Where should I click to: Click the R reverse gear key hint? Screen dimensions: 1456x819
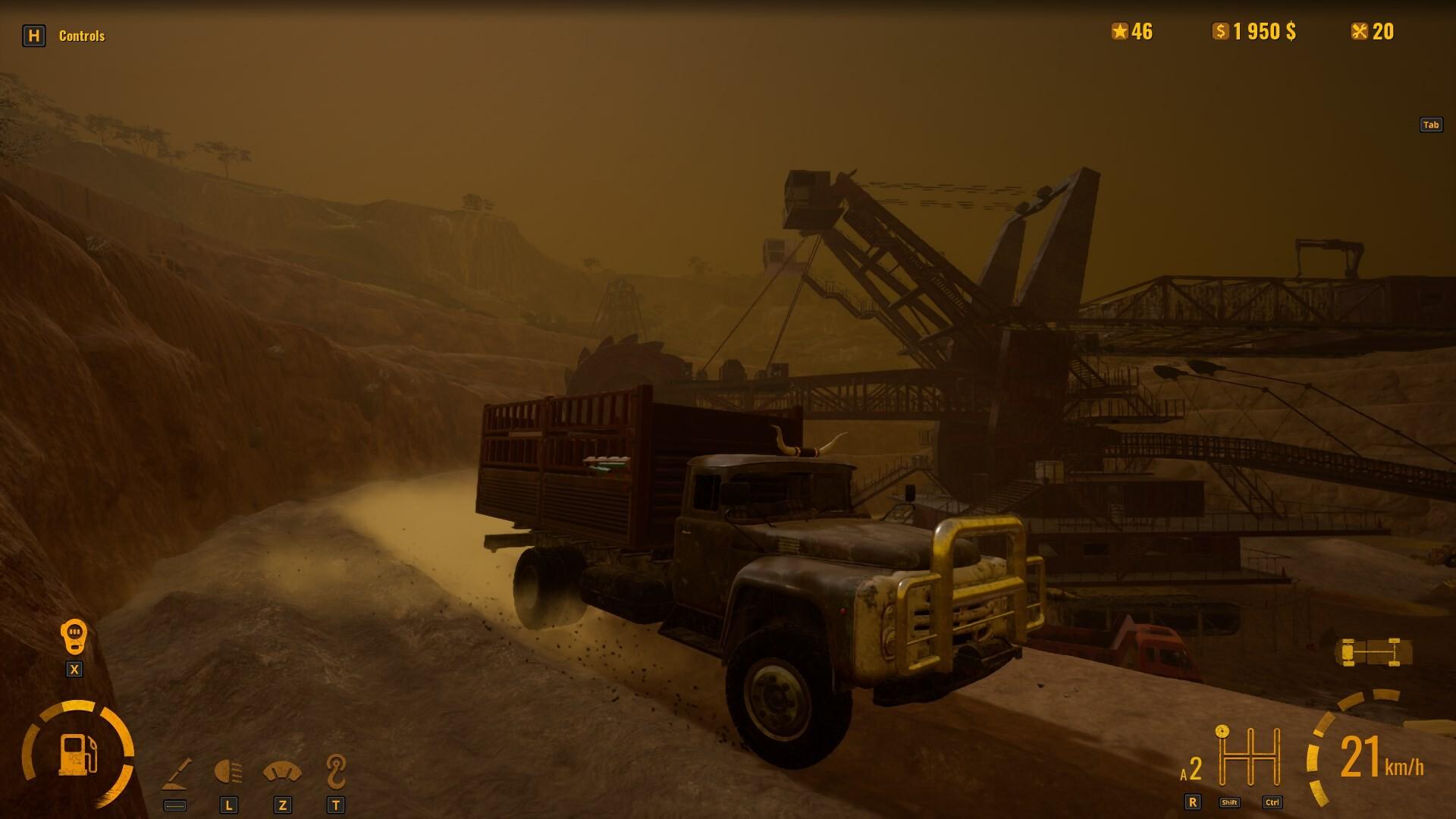[1193, 800]
